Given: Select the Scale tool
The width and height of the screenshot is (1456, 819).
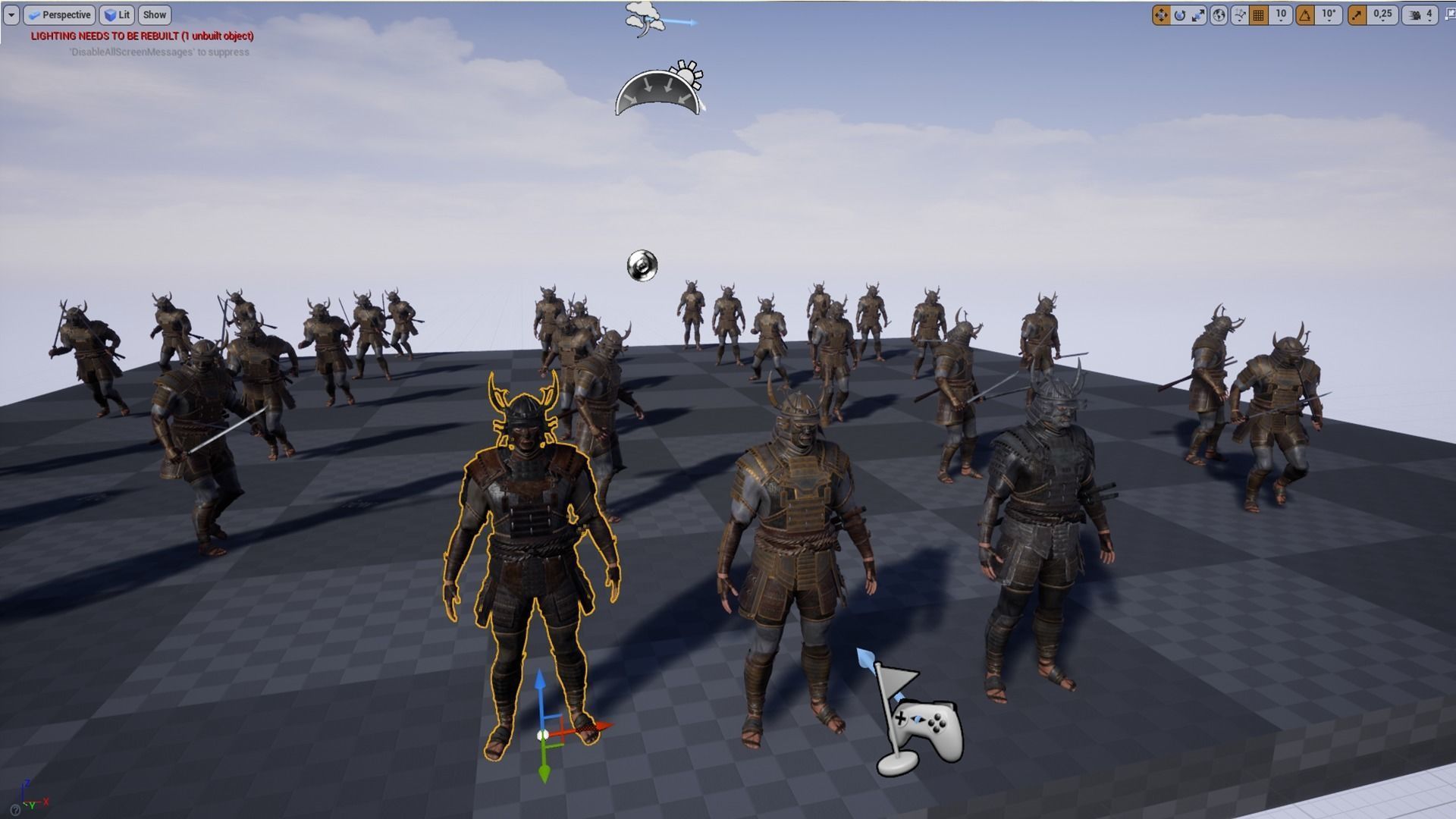Looking at the screenshot, I should 1197,15.
